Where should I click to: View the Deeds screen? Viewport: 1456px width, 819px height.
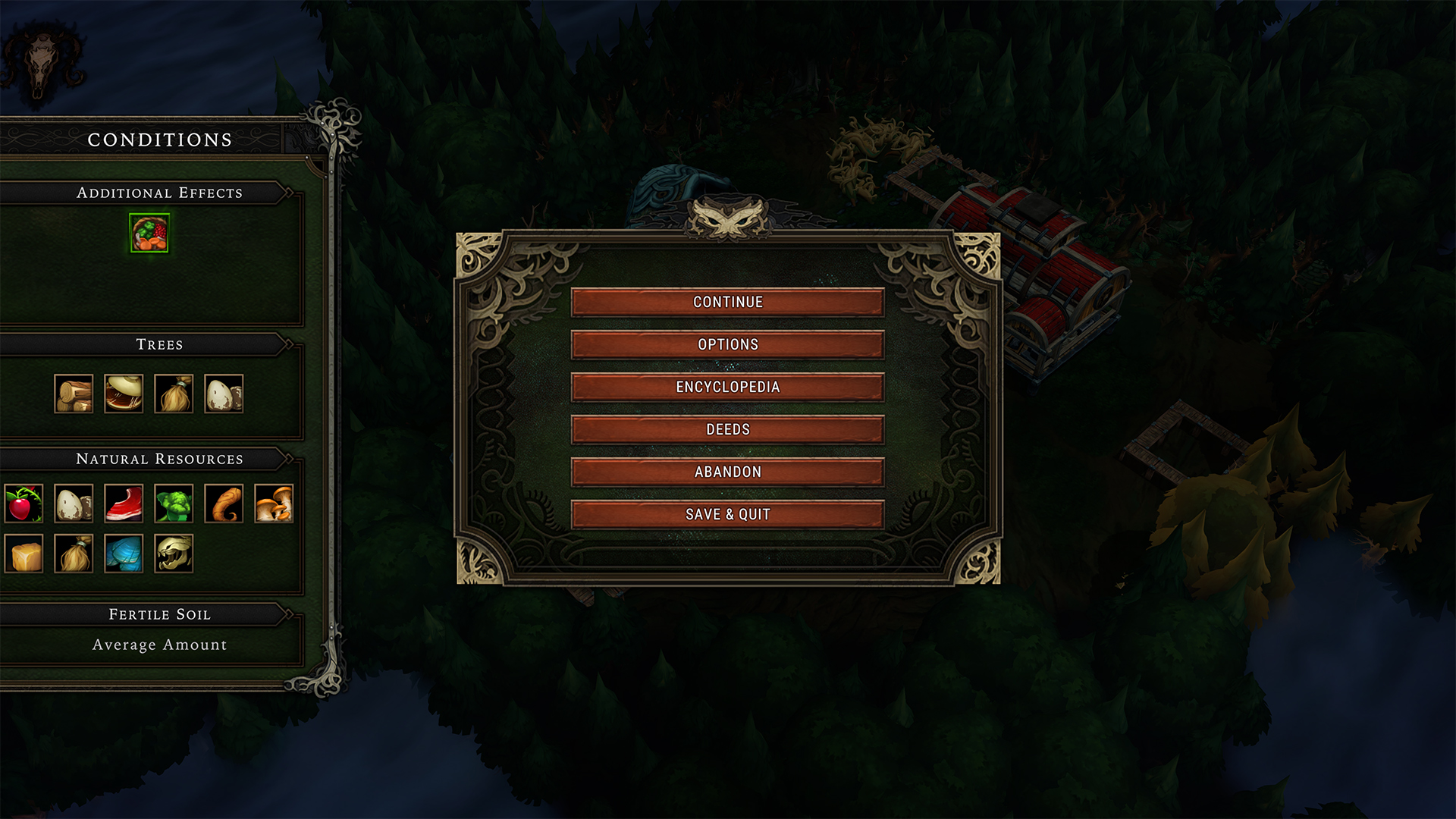tap(727, 429)
